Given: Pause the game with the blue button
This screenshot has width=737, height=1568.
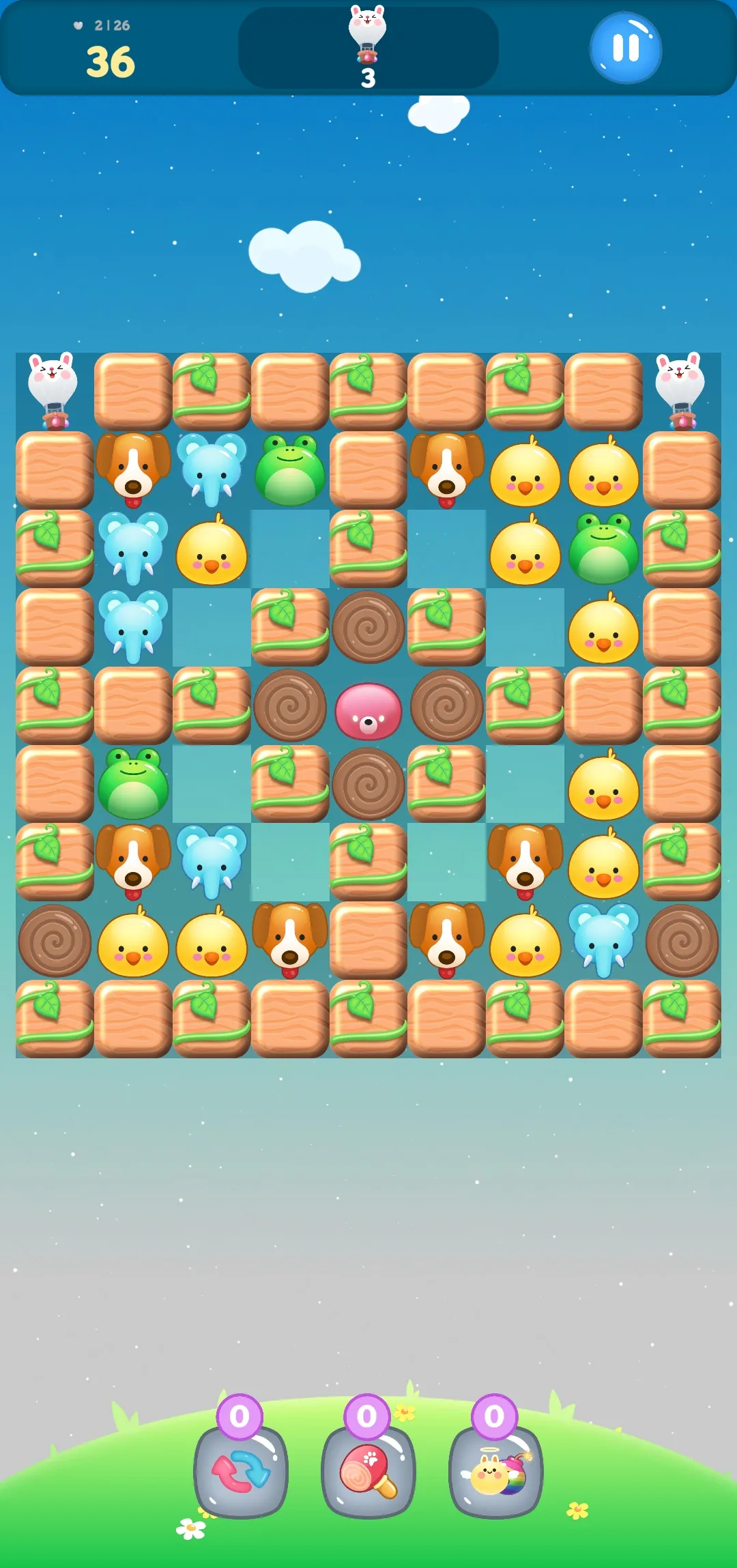Looking at the screenshot, I should click(x=625, y=48).
